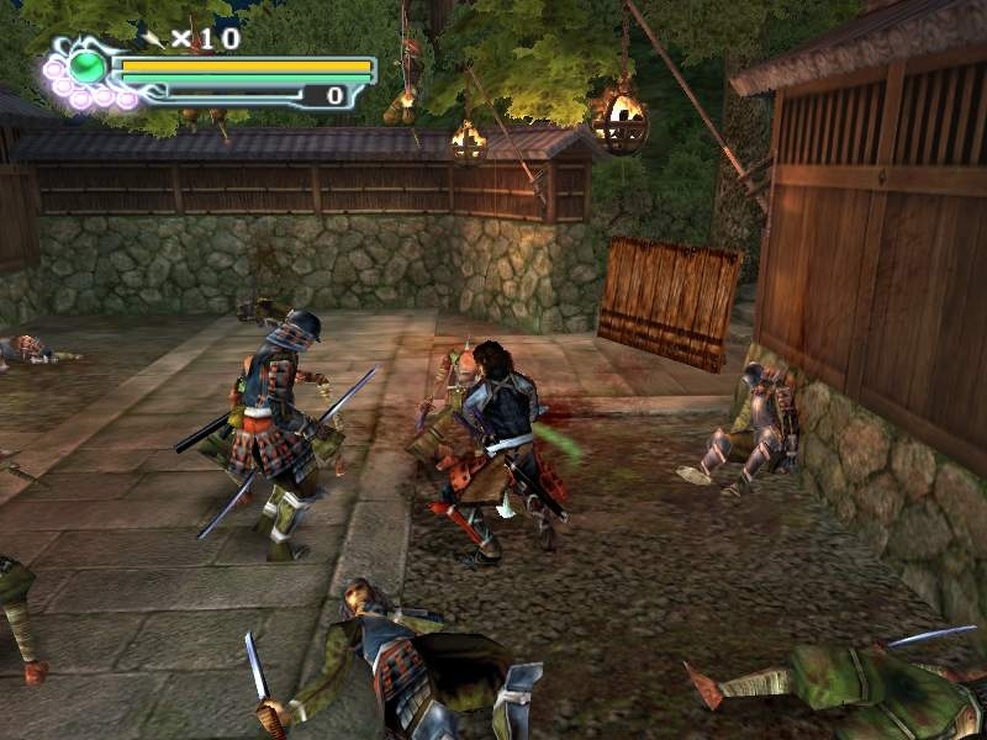This screenshot has width=987, height=740.
Task: Click the arrow ammo icon
Action: click(x=153, y=39)
